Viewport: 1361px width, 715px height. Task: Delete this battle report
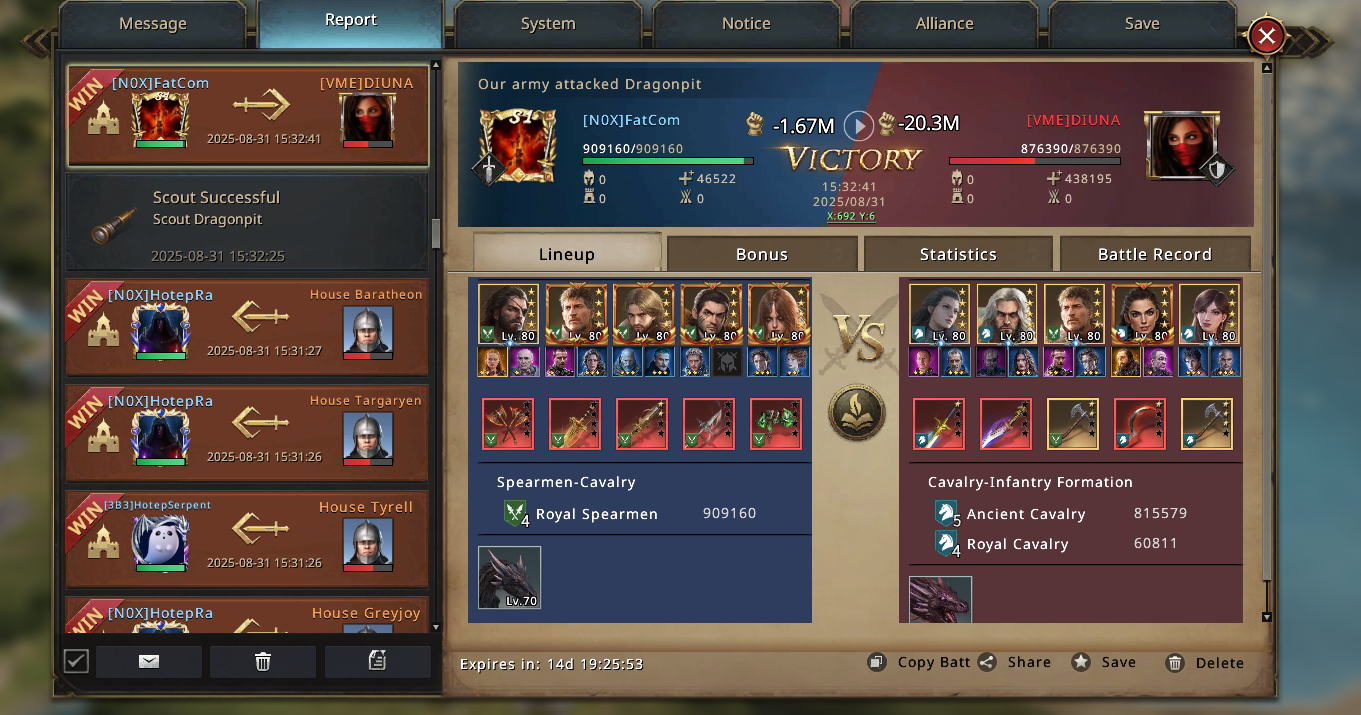point(1205,662)
